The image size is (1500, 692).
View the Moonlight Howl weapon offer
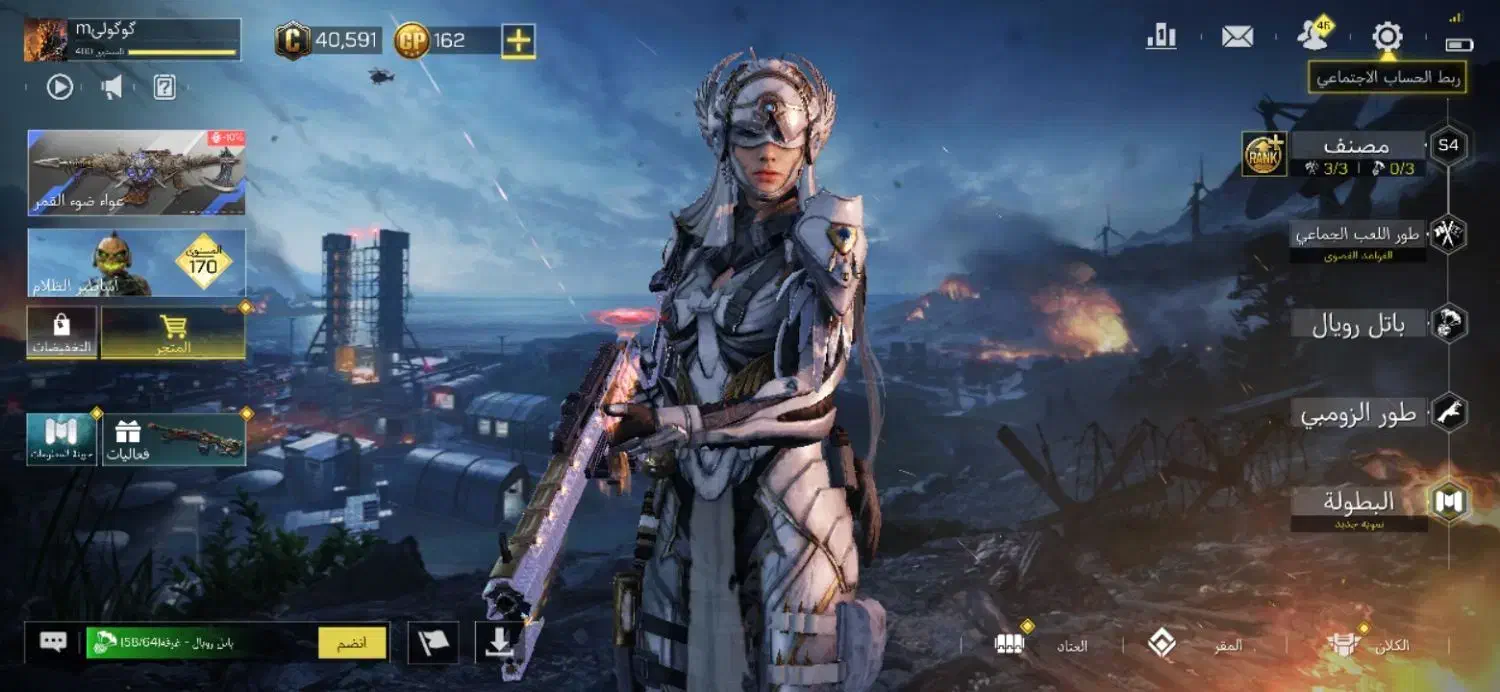[x=137, y=172]
